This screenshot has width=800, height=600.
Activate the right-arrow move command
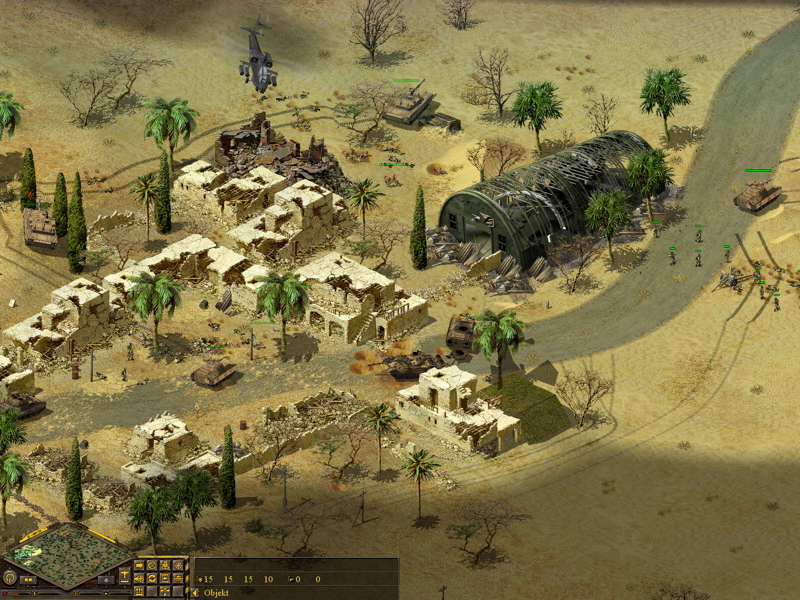click(139, 565)
